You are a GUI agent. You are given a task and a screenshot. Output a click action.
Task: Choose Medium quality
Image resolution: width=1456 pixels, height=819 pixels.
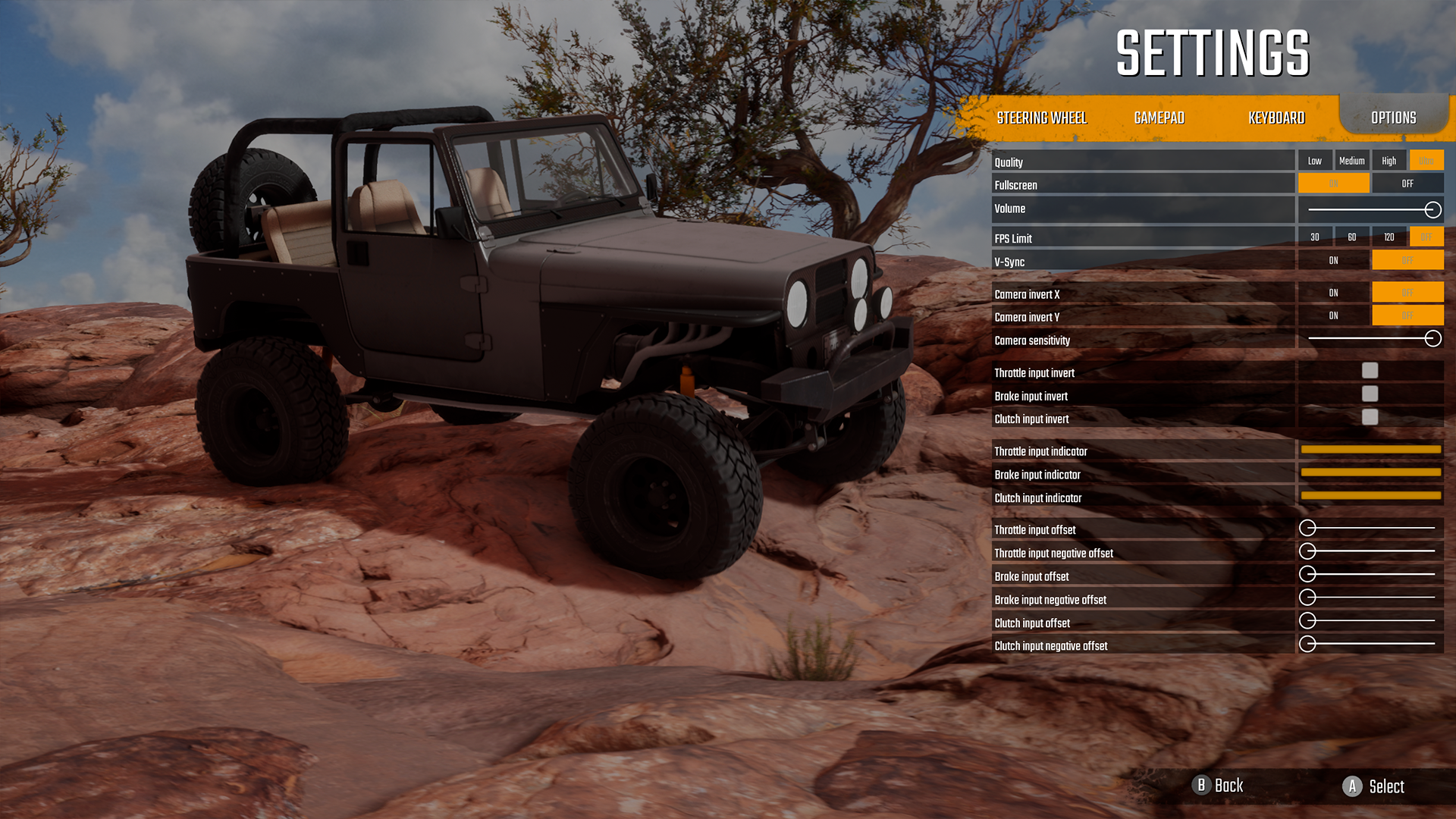pyautogui.click(x=1351, y=161)
